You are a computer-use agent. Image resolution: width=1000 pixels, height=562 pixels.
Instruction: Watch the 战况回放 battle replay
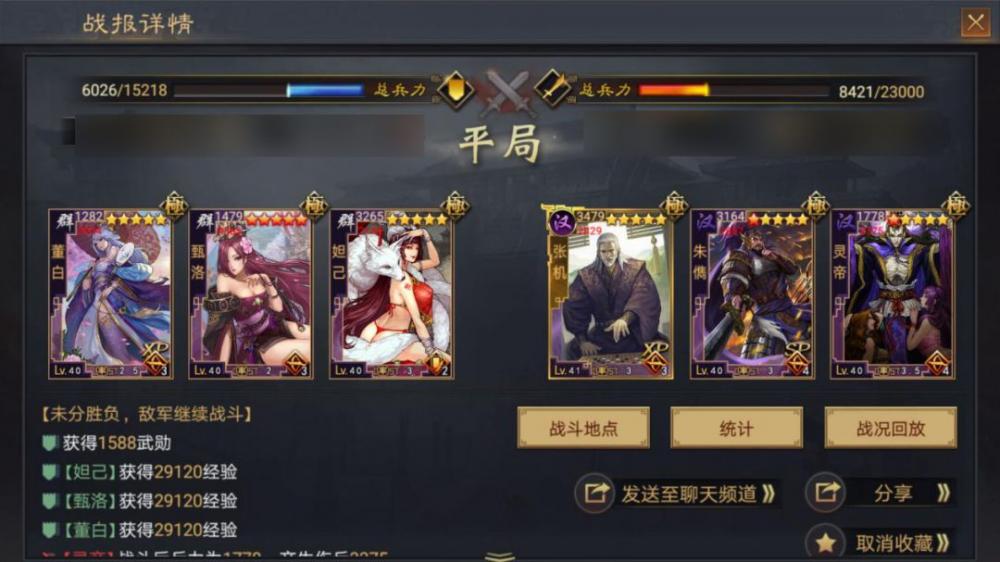tap(890, 428)
